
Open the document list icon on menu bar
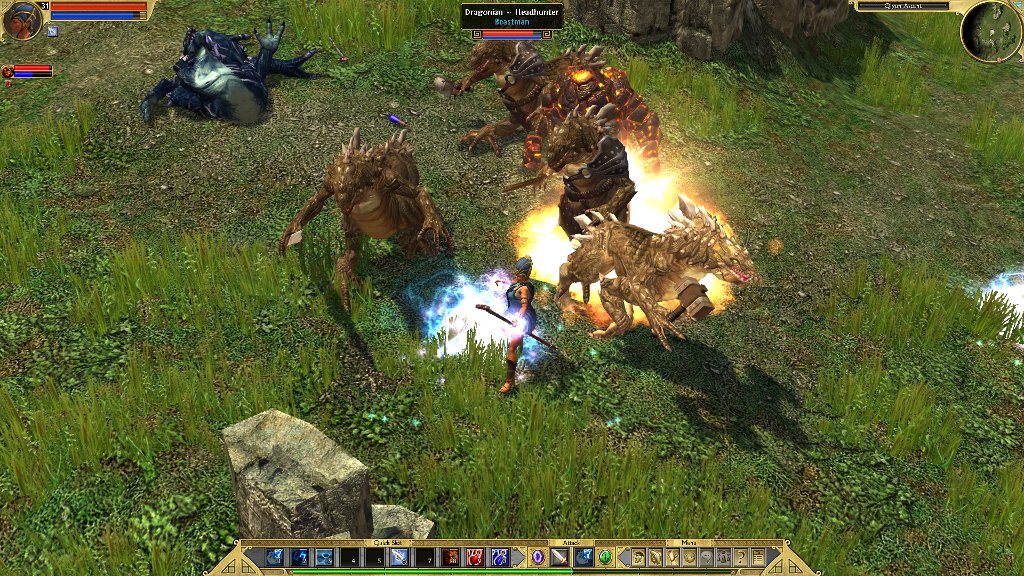tap(758, 557)
